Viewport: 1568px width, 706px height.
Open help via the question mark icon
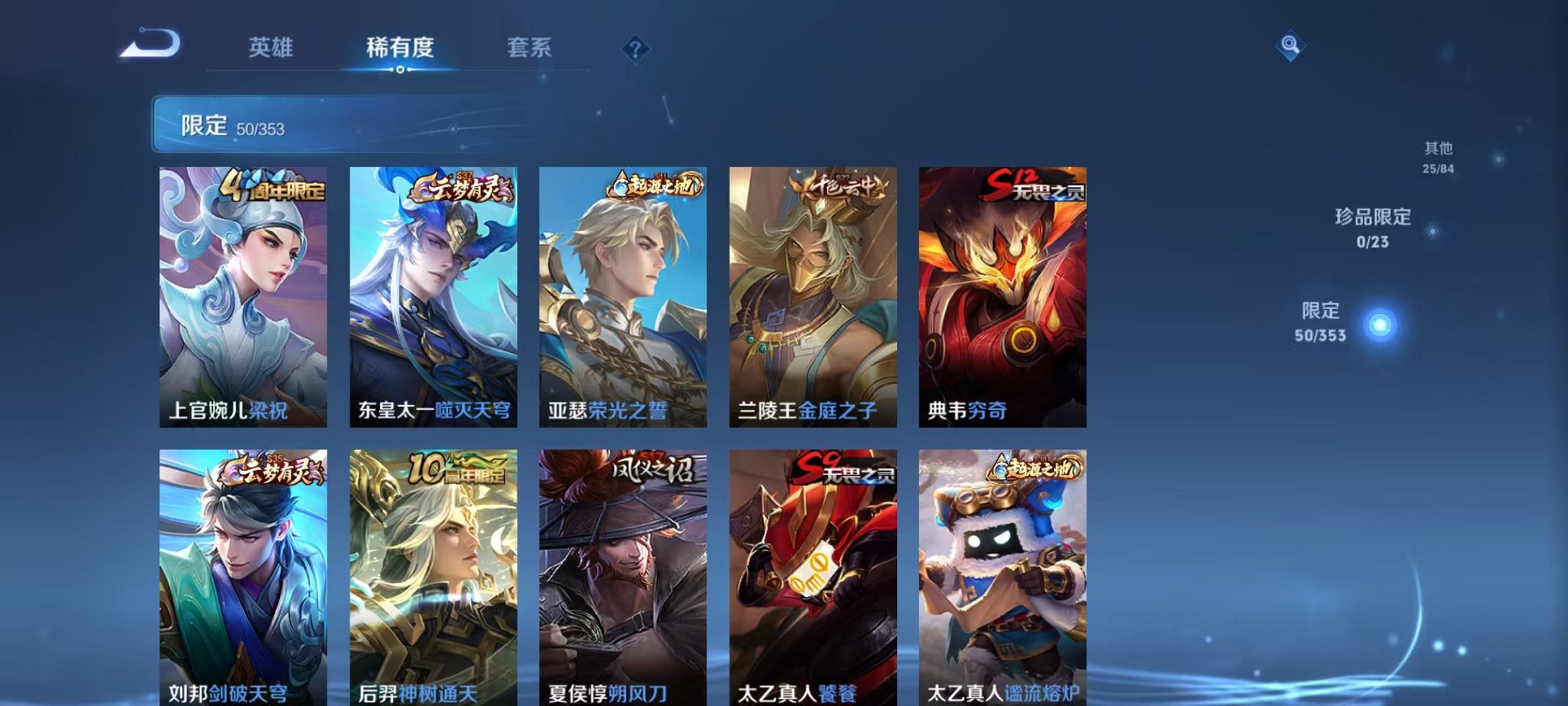[633, 48]
